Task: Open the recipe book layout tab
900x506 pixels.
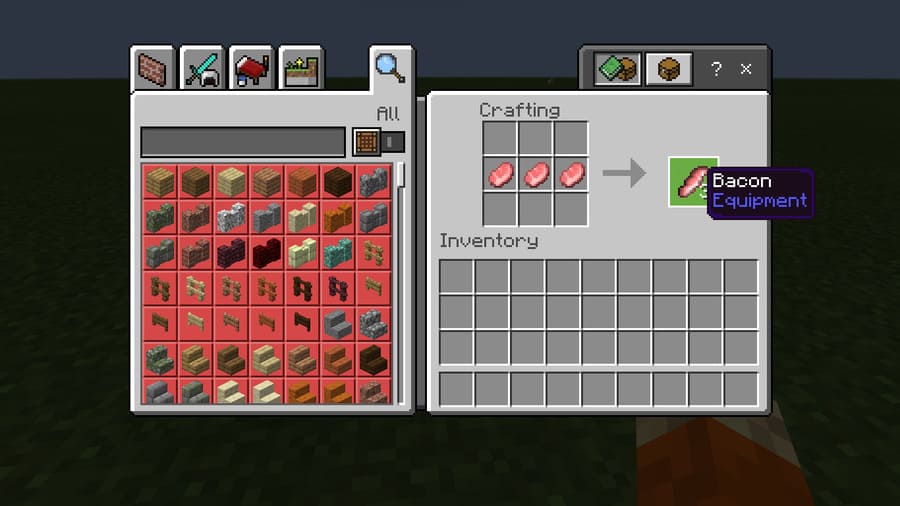Action: tap(615, 69)
